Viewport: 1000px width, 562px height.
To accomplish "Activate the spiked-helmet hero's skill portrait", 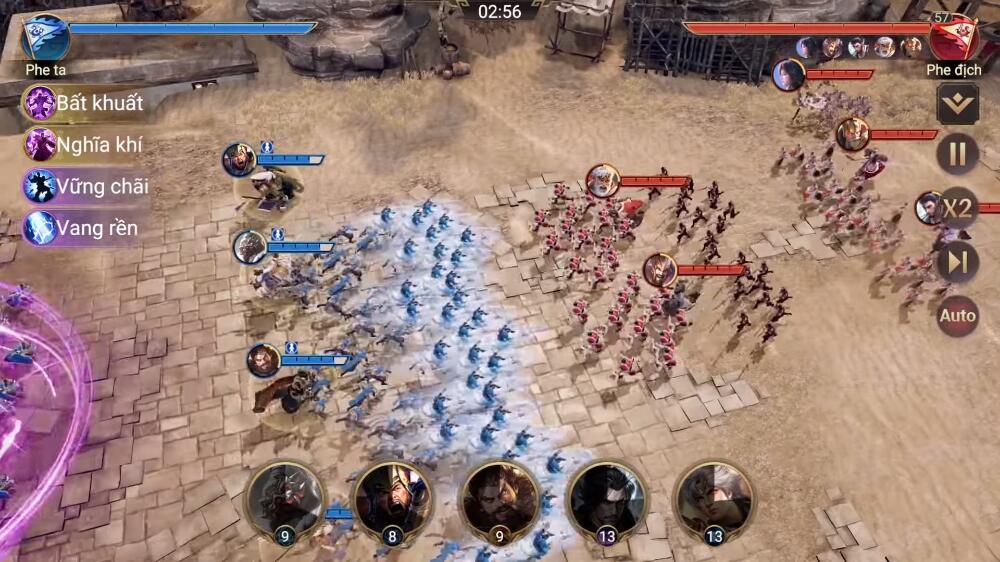I will pyautogui.click(x=286, y=500).
